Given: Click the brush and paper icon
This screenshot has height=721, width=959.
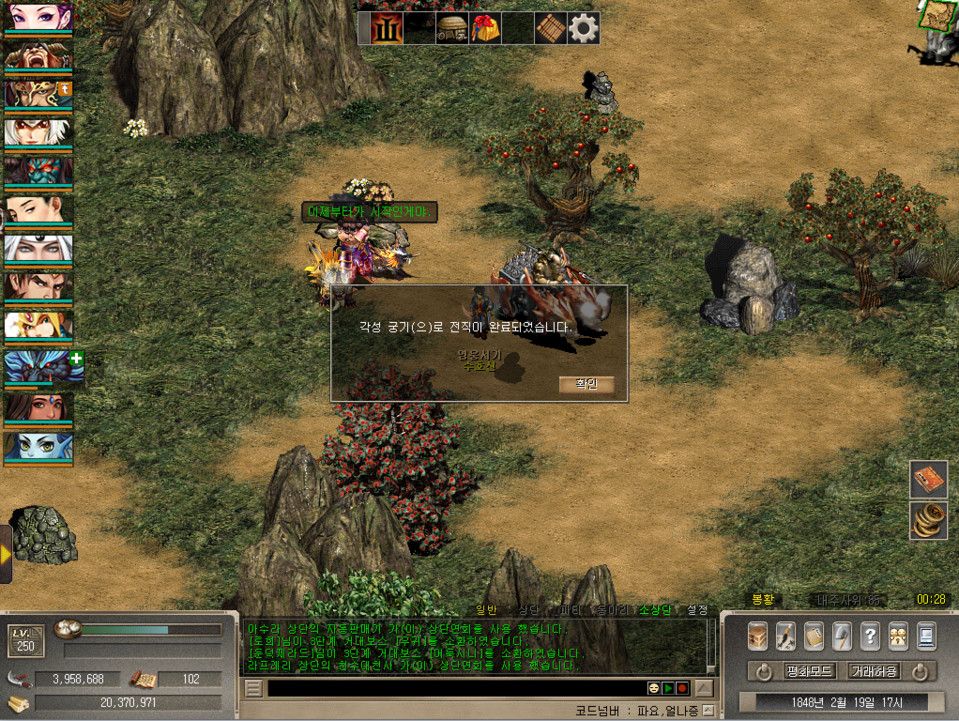Looking at the screenshot, I should click(x=786, y=636).
